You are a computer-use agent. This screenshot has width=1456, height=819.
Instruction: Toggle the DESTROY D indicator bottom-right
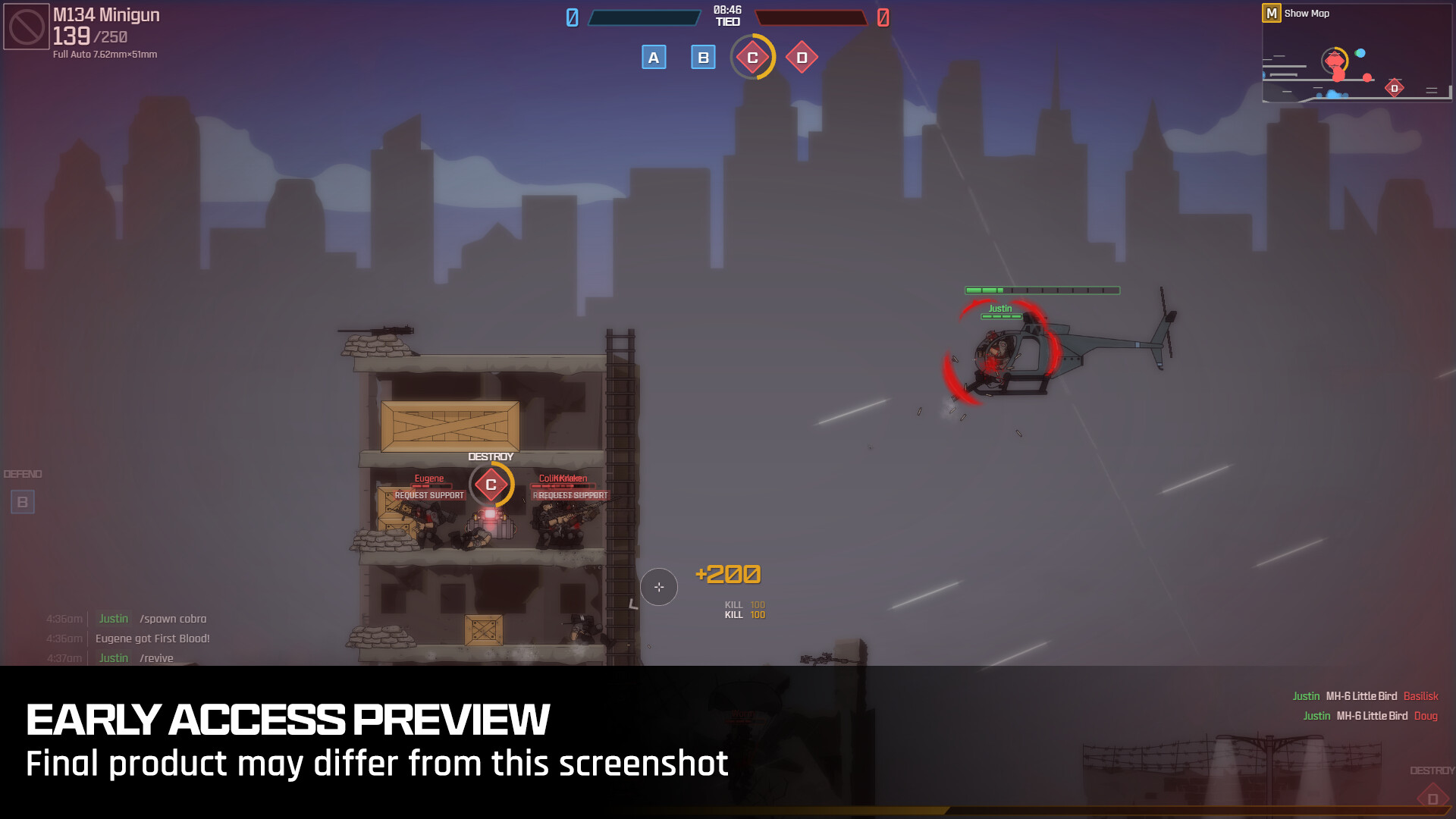[1433, 798]
